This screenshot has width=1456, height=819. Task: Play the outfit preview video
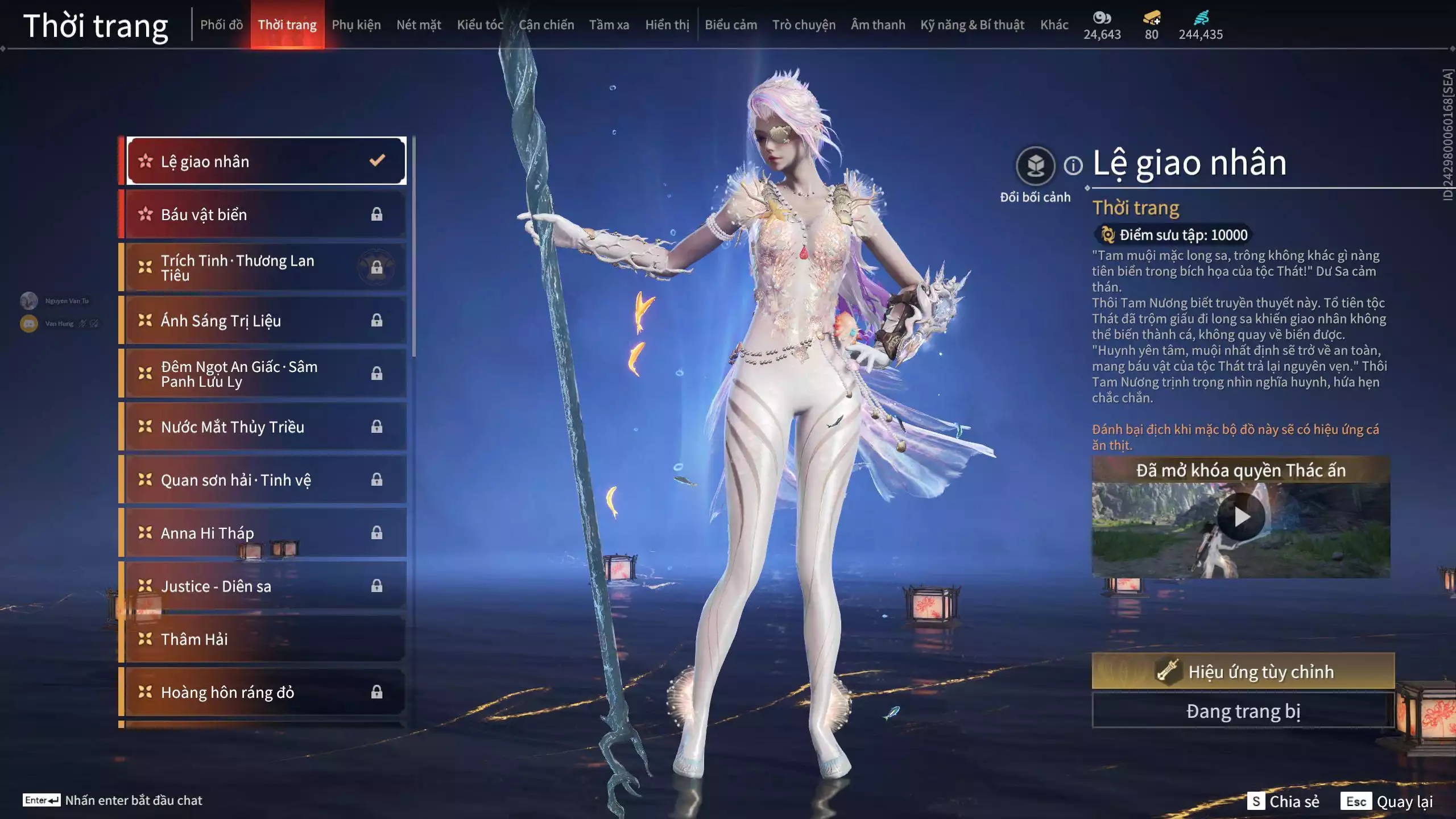(1241, 517)
